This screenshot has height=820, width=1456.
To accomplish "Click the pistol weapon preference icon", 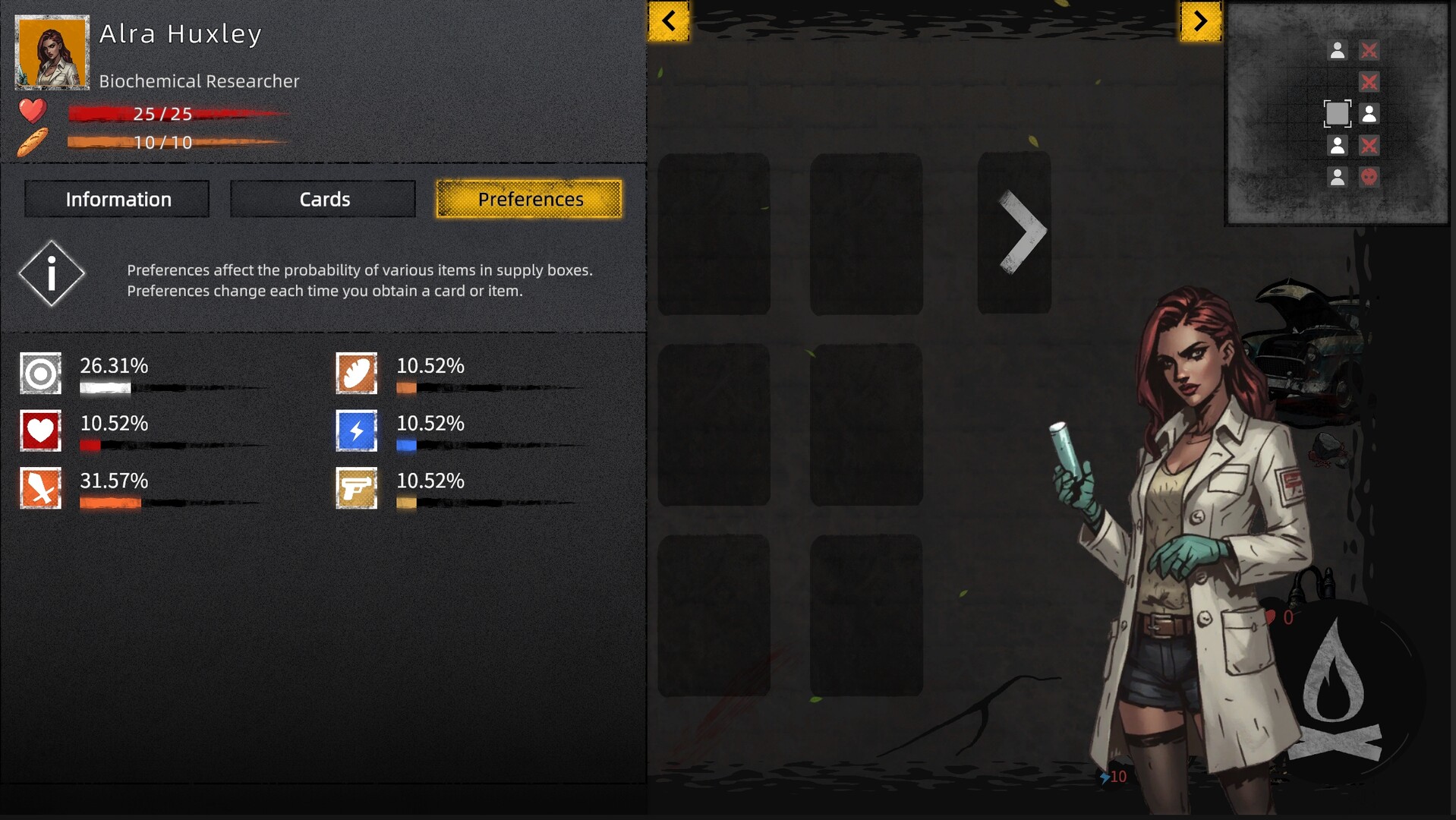I will 355,488.
